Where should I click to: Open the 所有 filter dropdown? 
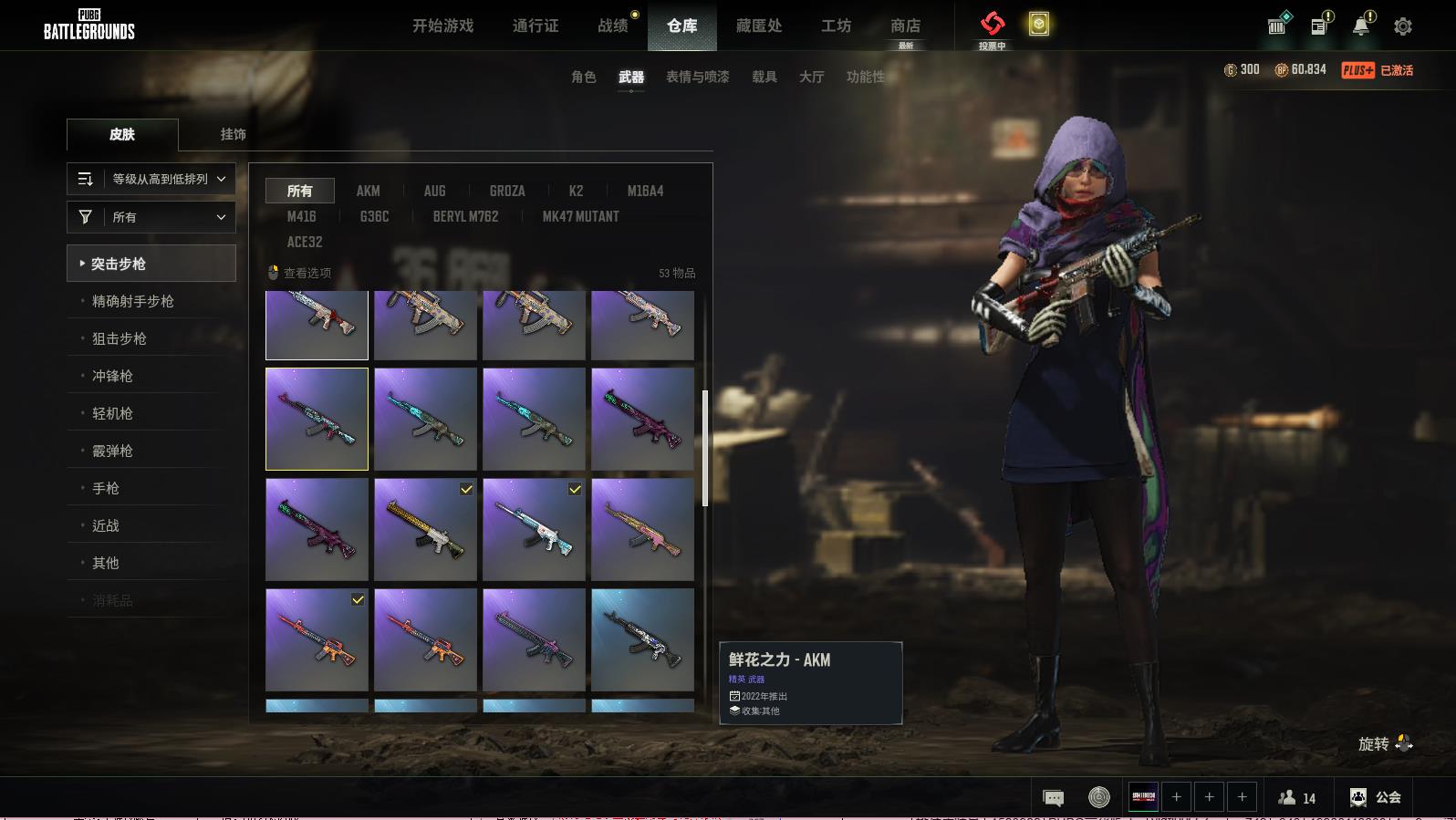pos(151,217)
